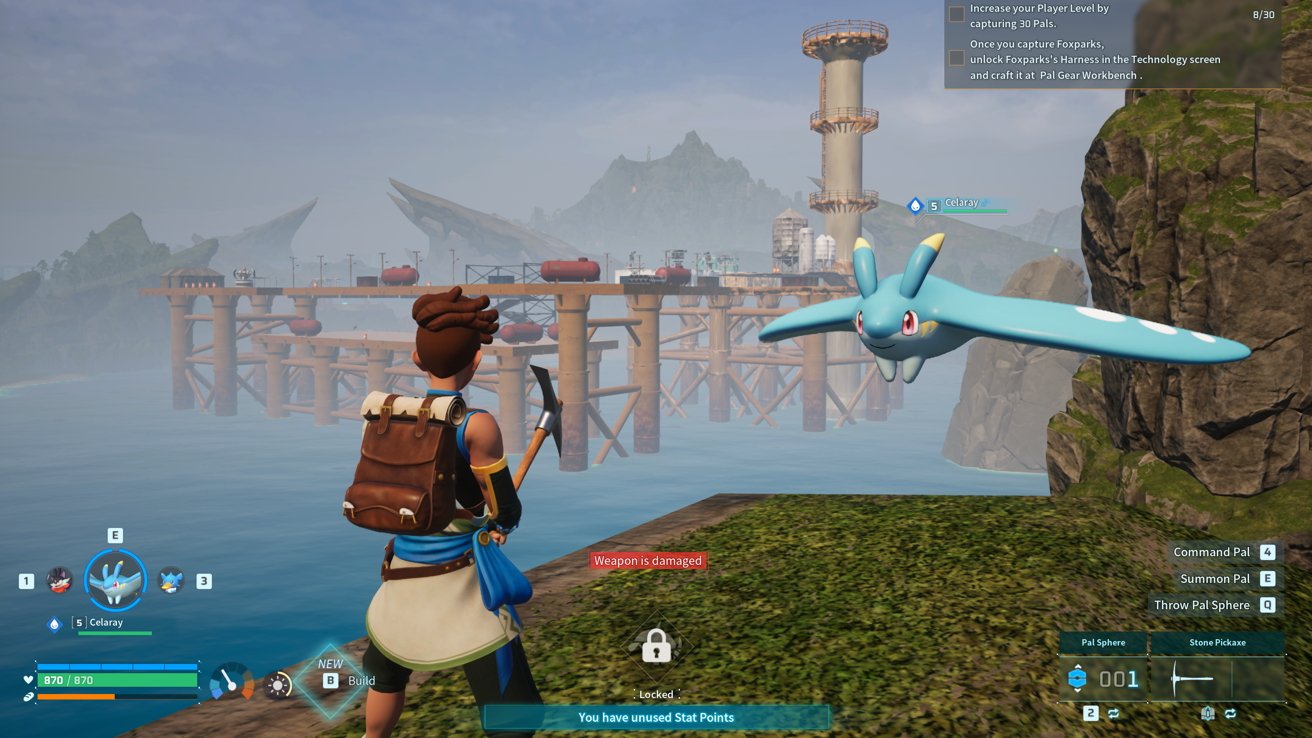
Task: Tick the capture 30 Pals objective checkbox
Action: (957, 14)
